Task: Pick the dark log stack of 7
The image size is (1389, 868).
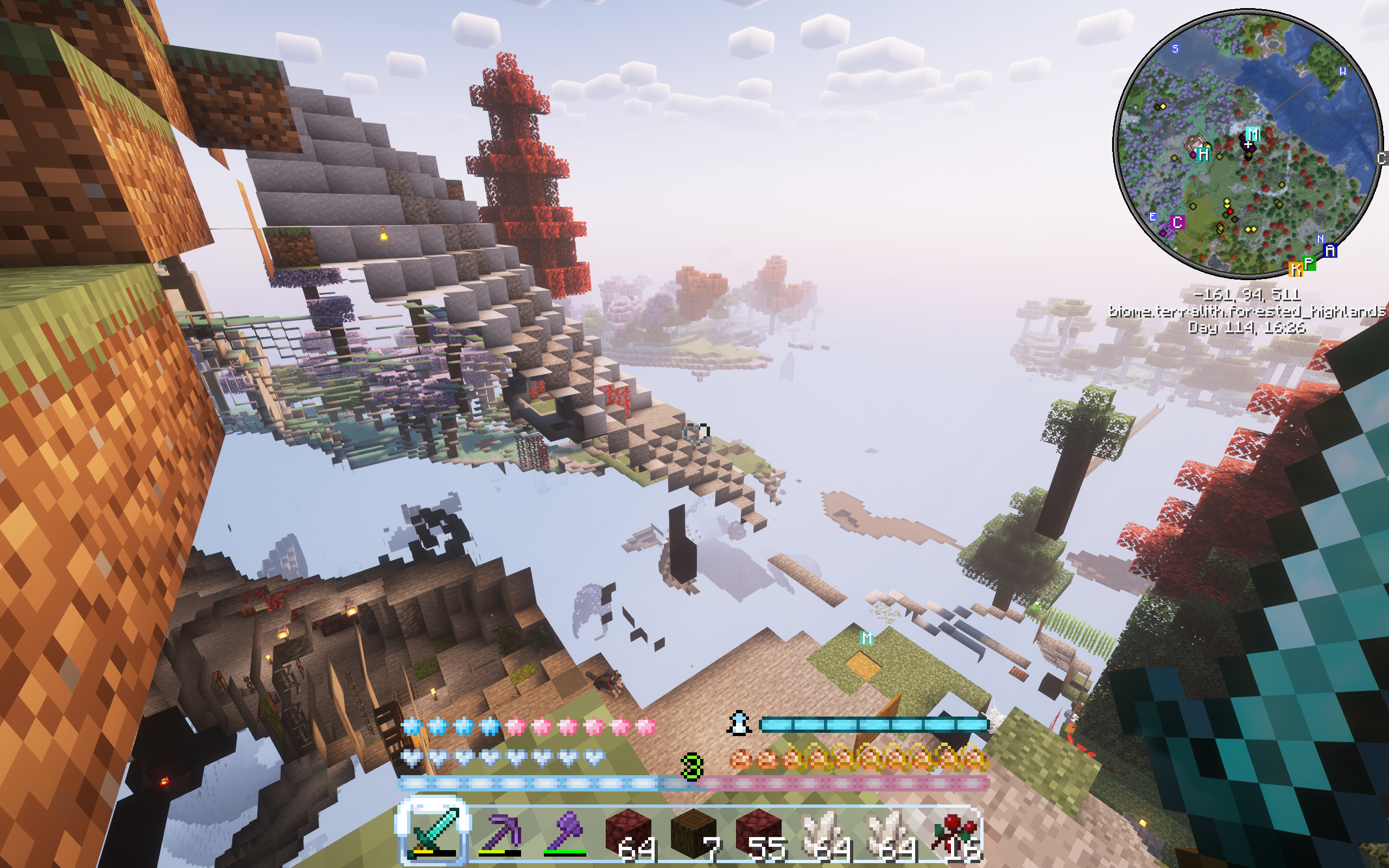Action: [x=694, y=832]
